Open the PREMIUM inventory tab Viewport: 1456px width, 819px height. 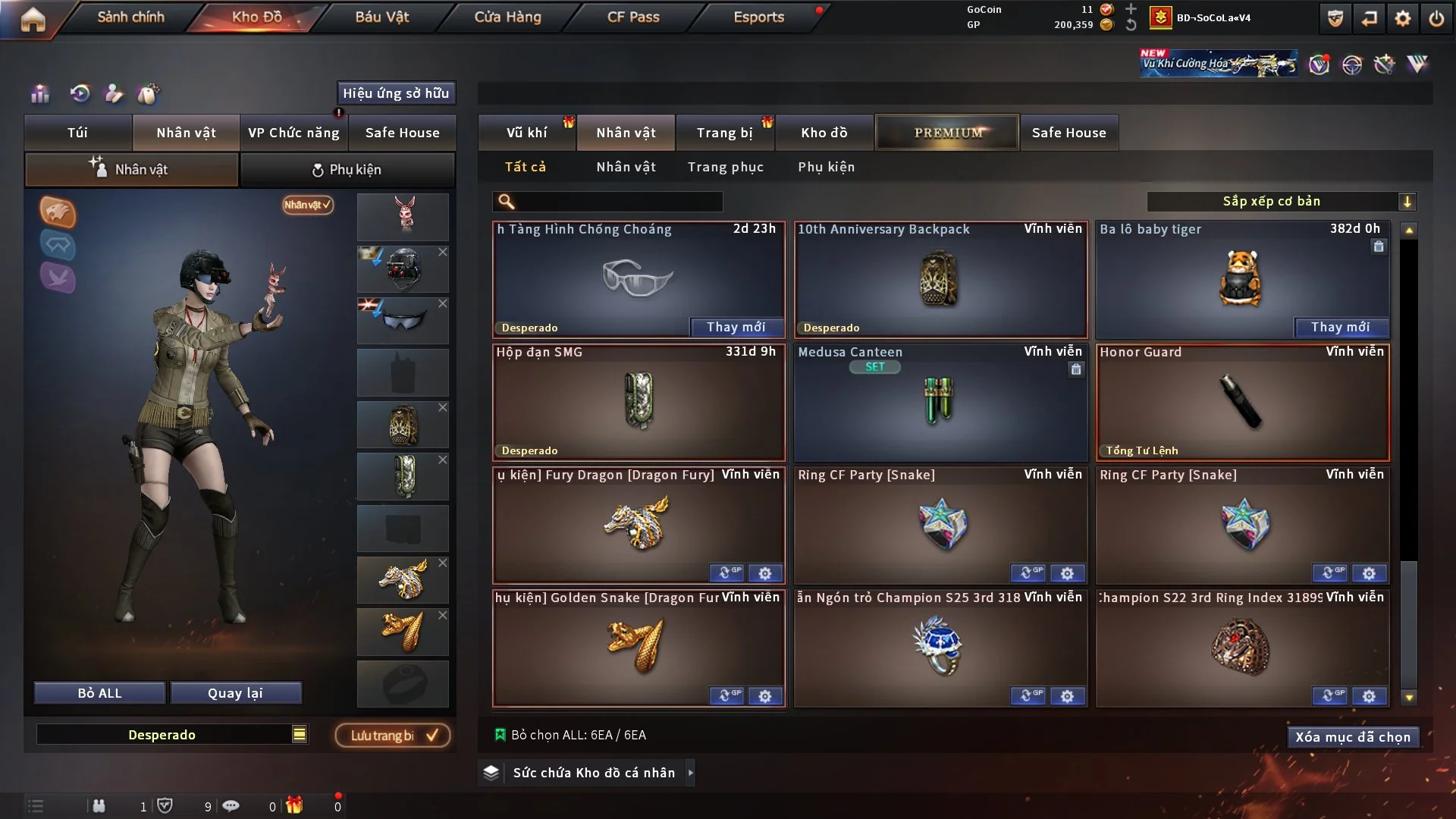click(x=947, y=133)
